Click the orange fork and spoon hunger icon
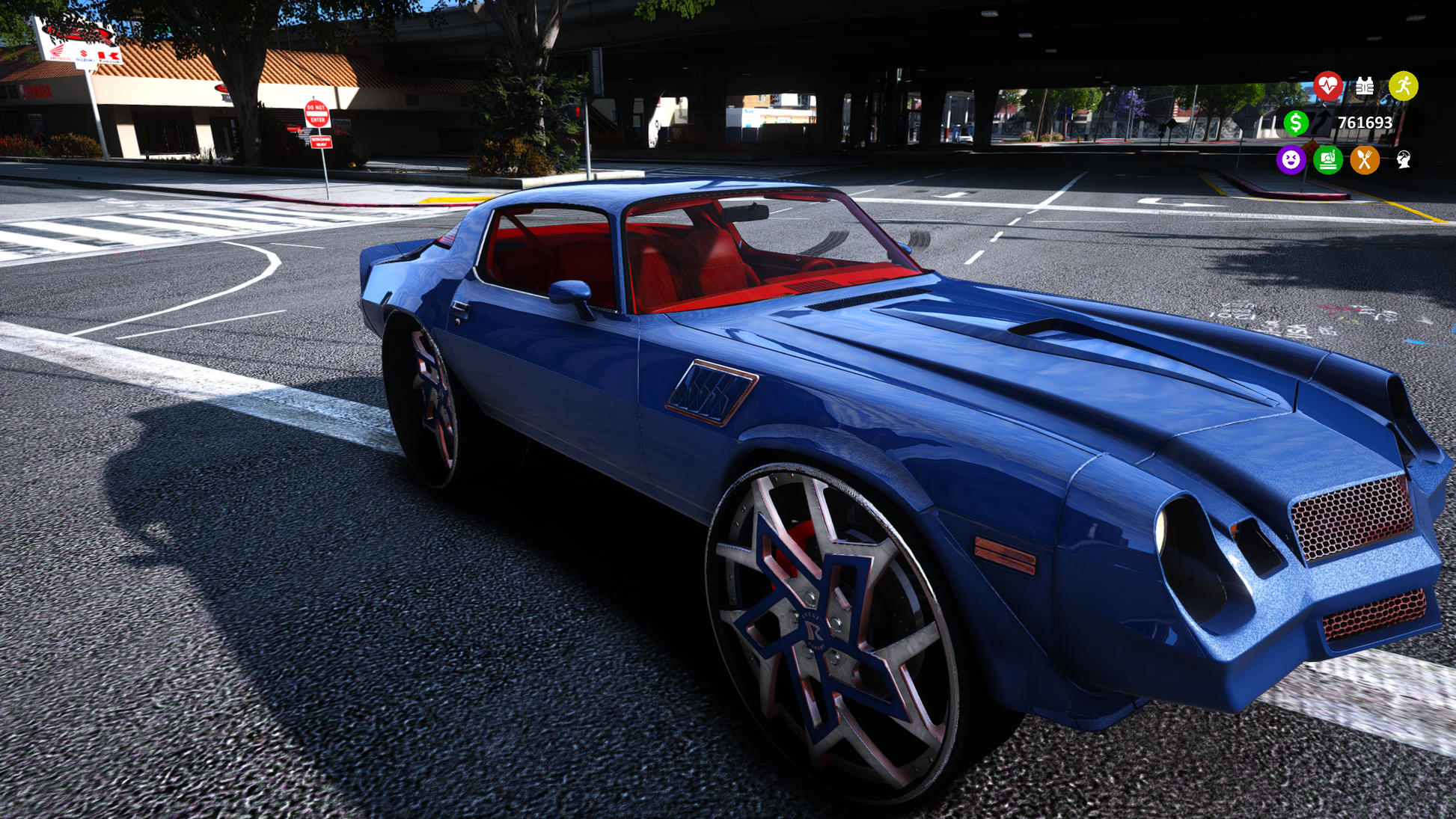Image resolution: width=1456 pixels, height=819 pixels. 1365,159
